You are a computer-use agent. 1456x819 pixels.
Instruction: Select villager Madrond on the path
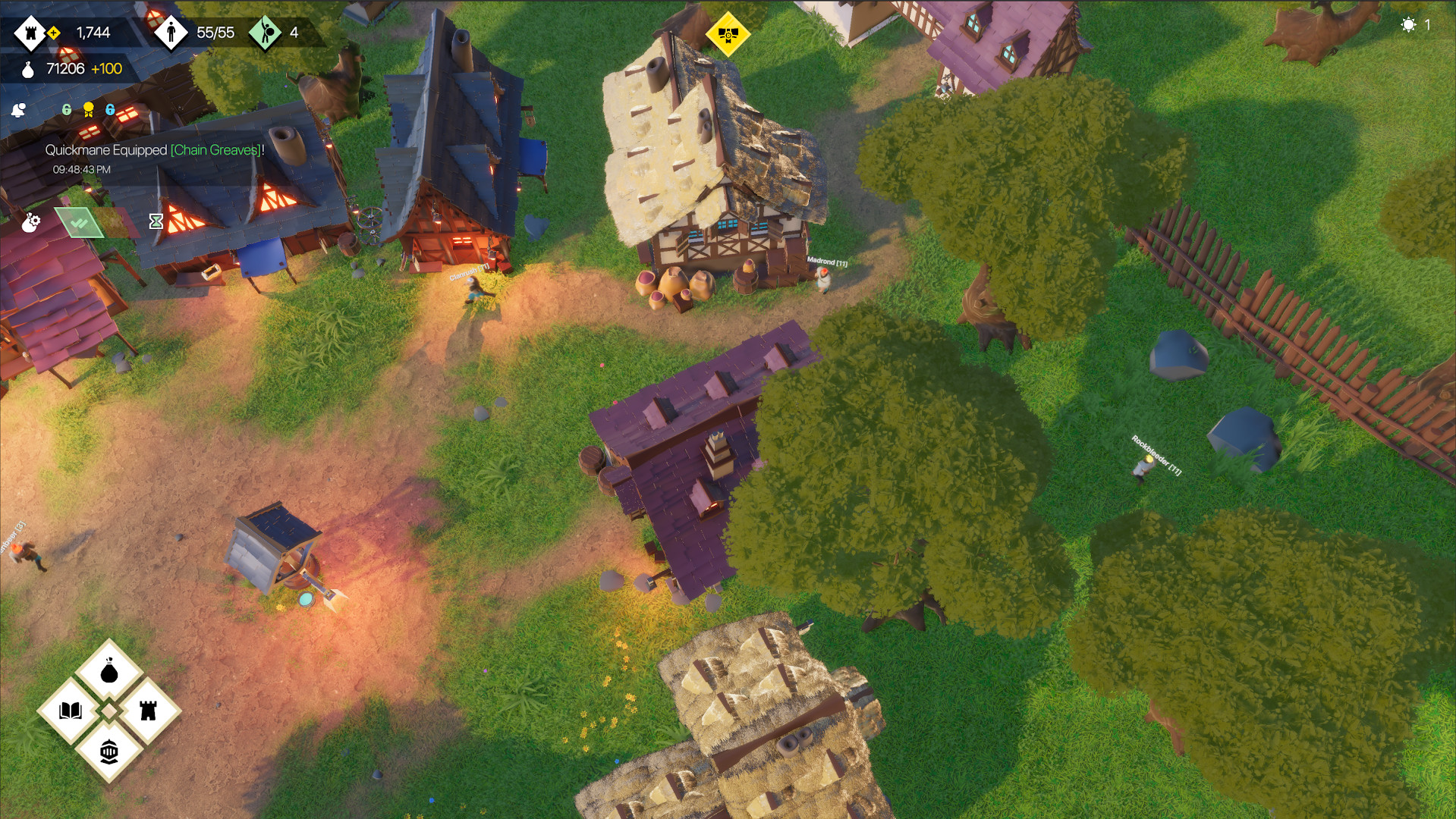click(823, 282)
